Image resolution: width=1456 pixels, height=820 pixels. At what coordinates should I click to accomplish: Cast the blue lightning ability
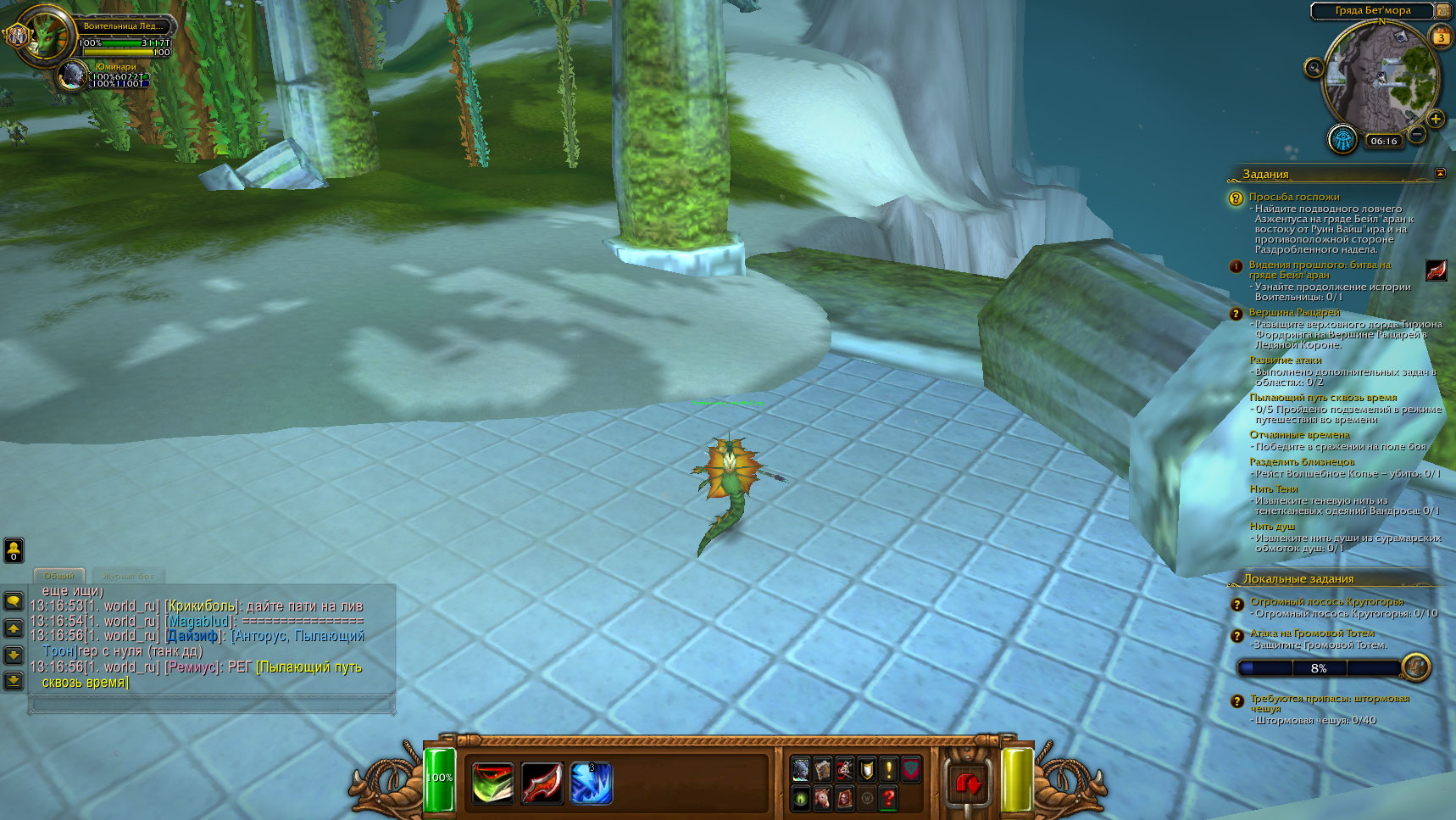[590, 782]
